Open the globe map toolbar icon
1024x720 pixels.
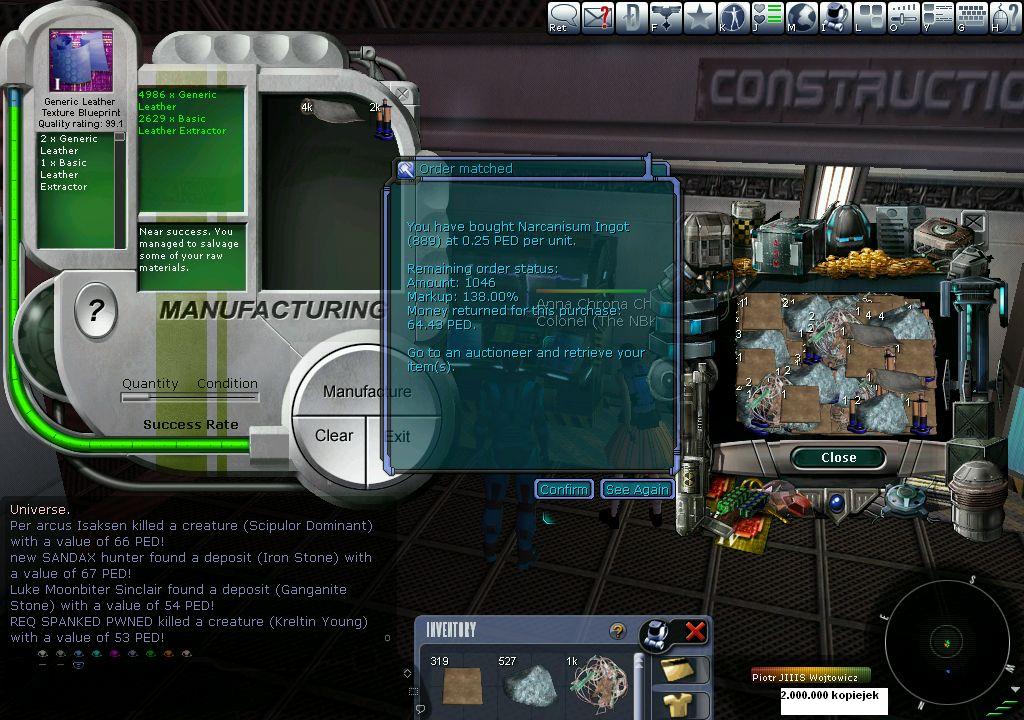tap(802, 17)
